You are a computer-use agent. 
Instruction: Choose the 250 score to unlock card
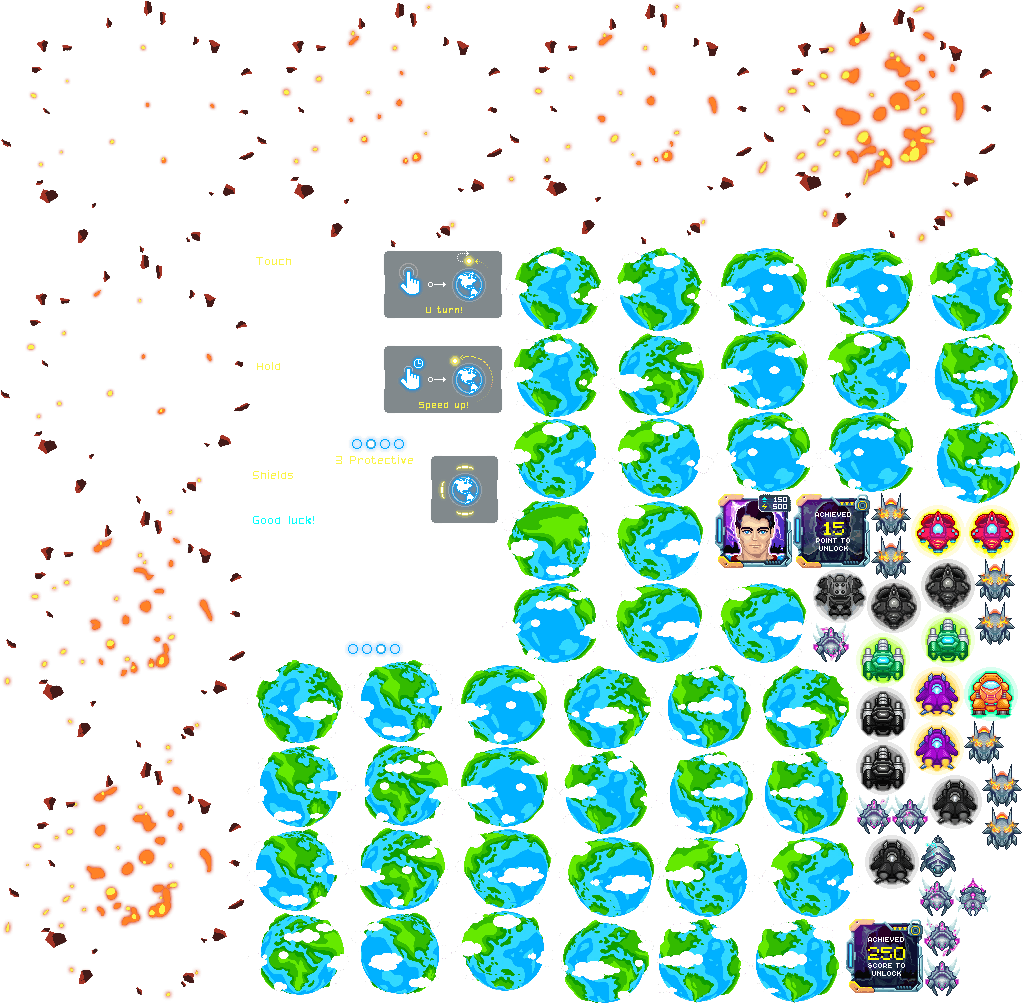(x=886, y=956)
